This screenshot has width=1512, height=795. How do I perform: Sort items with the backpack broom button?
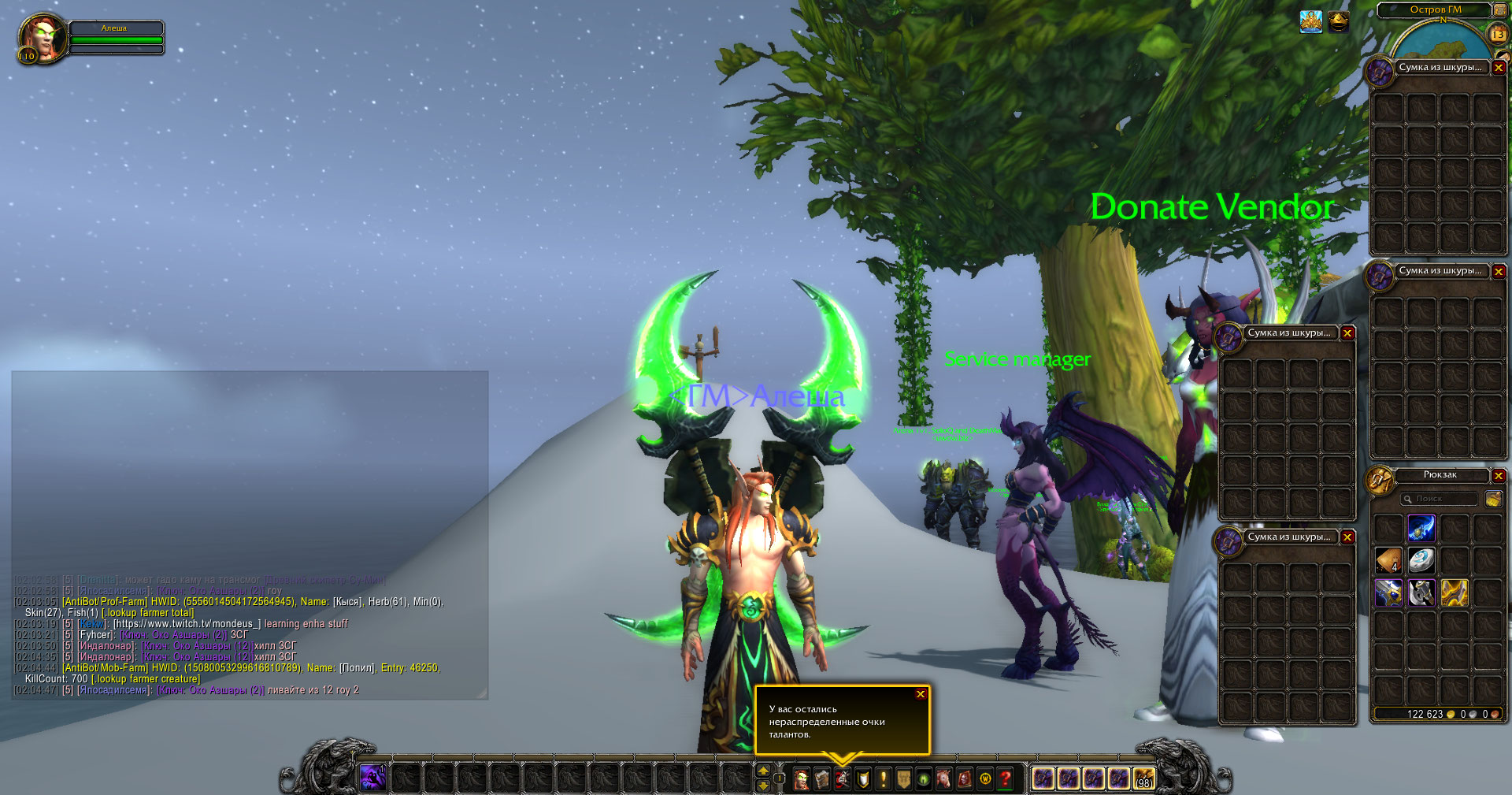coord(1493,499)
